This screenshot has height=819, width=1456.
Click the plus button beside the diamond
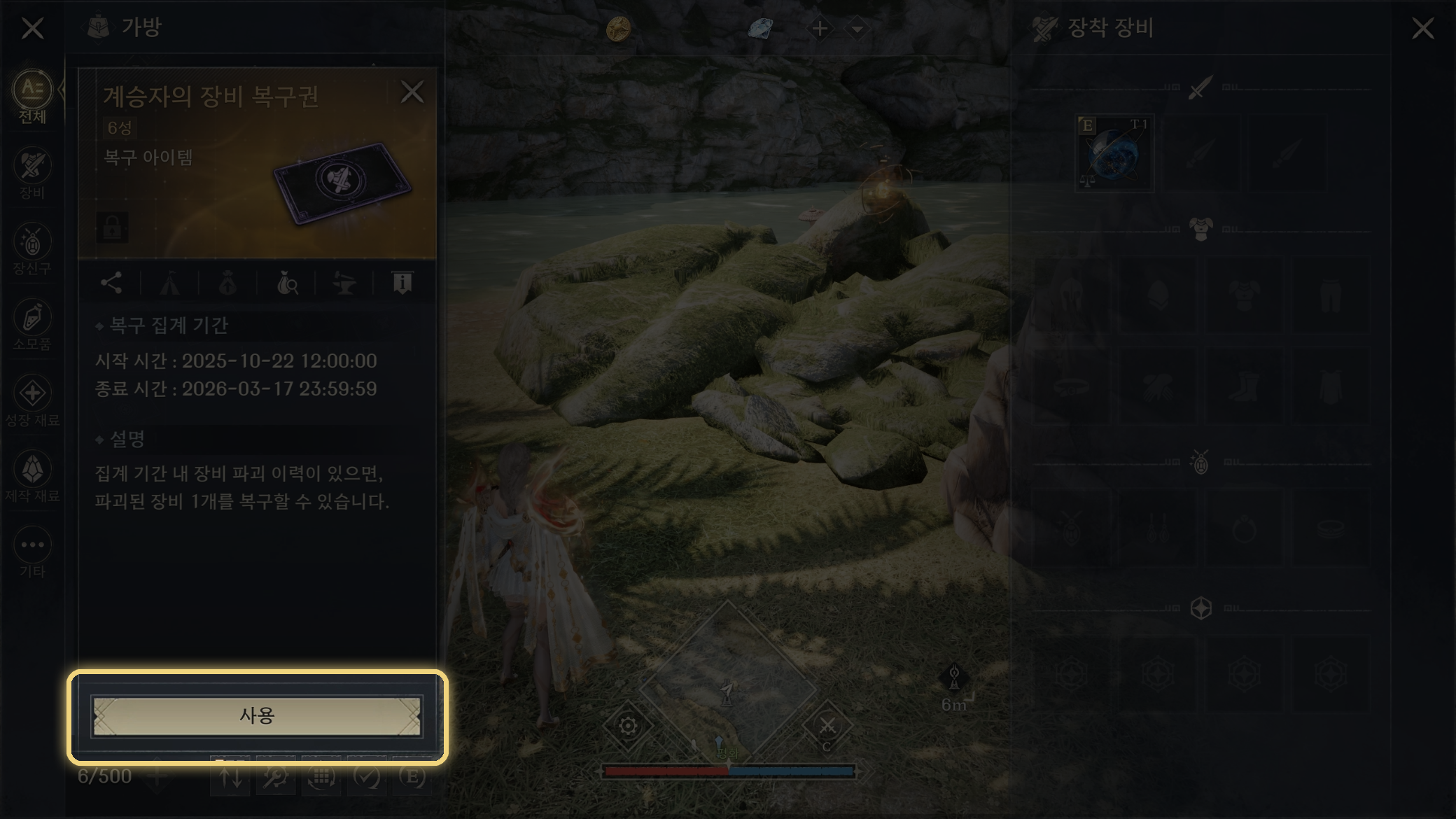(x=820, y=29)
